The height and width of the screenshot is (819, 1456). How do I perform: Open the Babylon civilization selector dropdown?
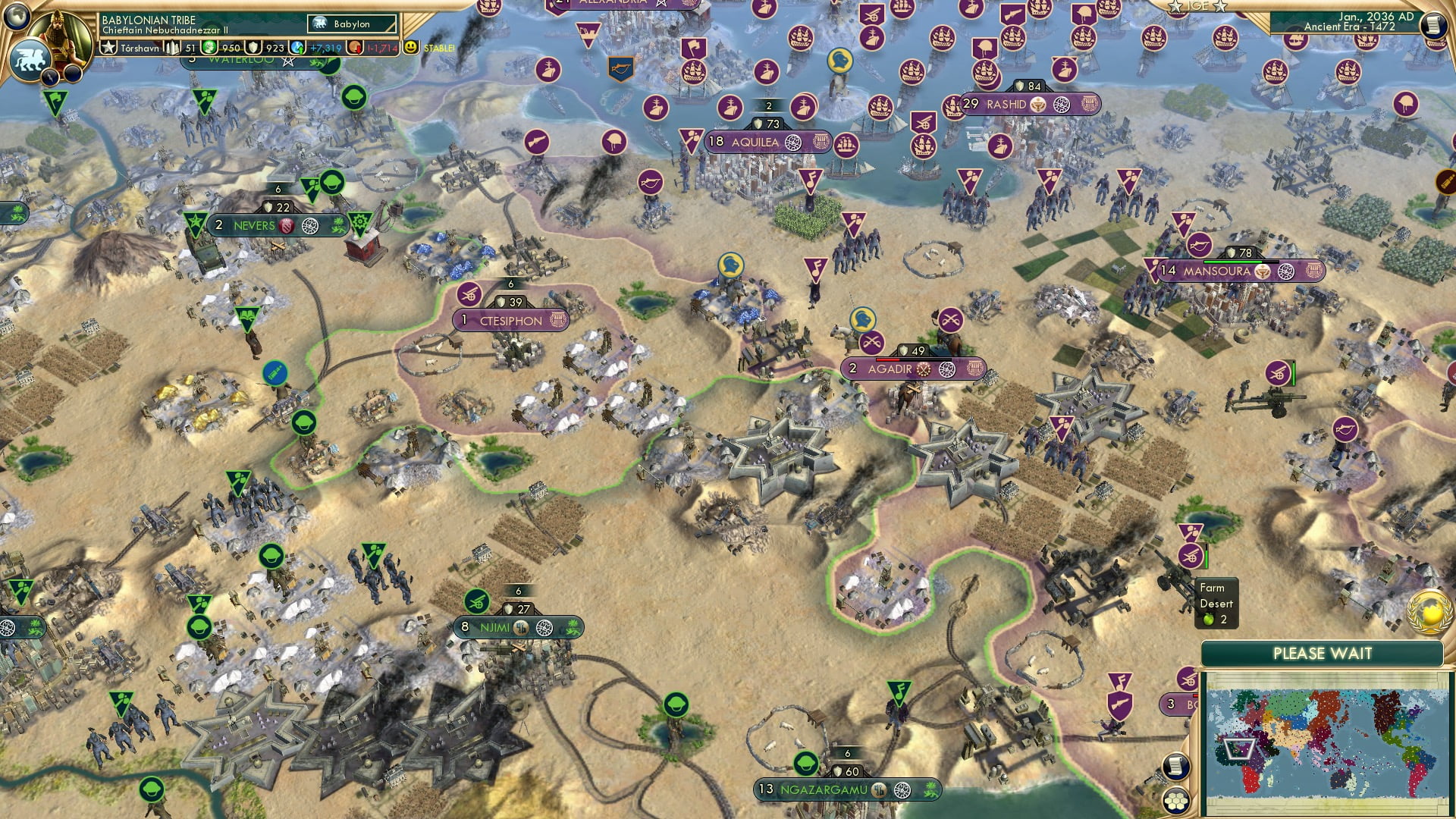pyautogui.click(x=350, y=24)
